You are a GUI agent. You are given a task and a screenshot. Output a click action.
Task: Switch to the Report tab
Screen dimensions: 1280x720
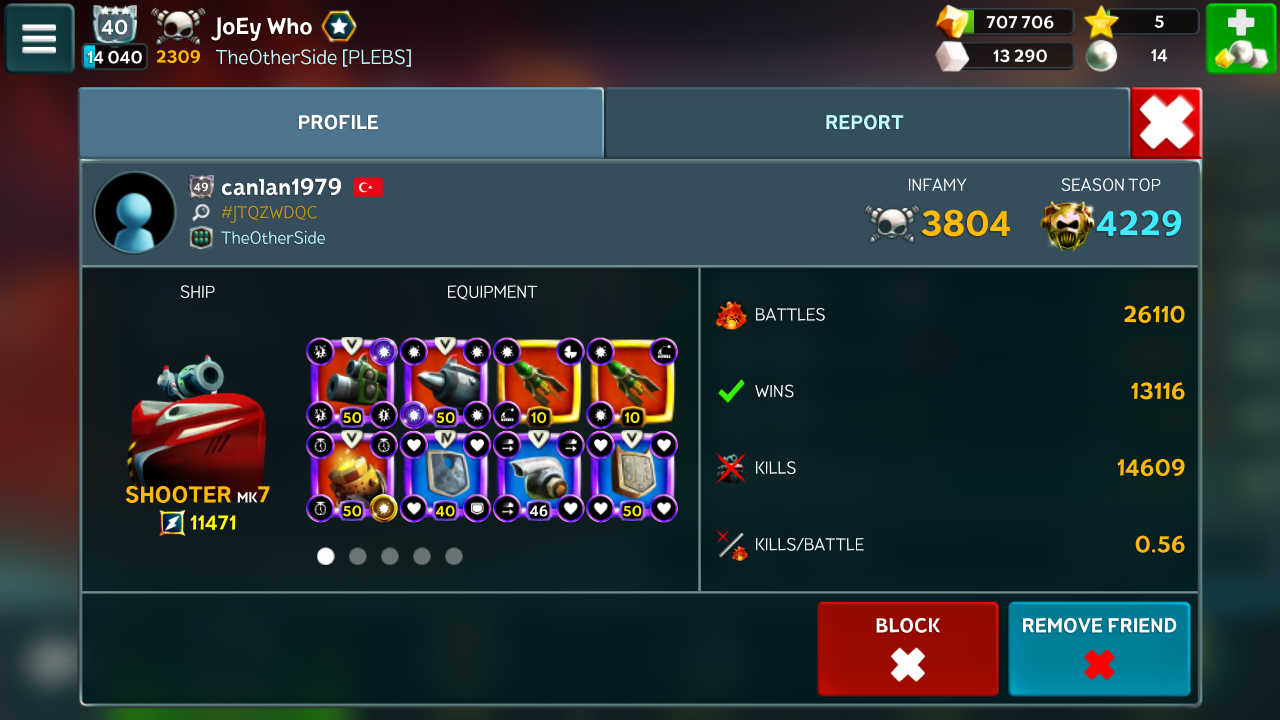(864, 123)
